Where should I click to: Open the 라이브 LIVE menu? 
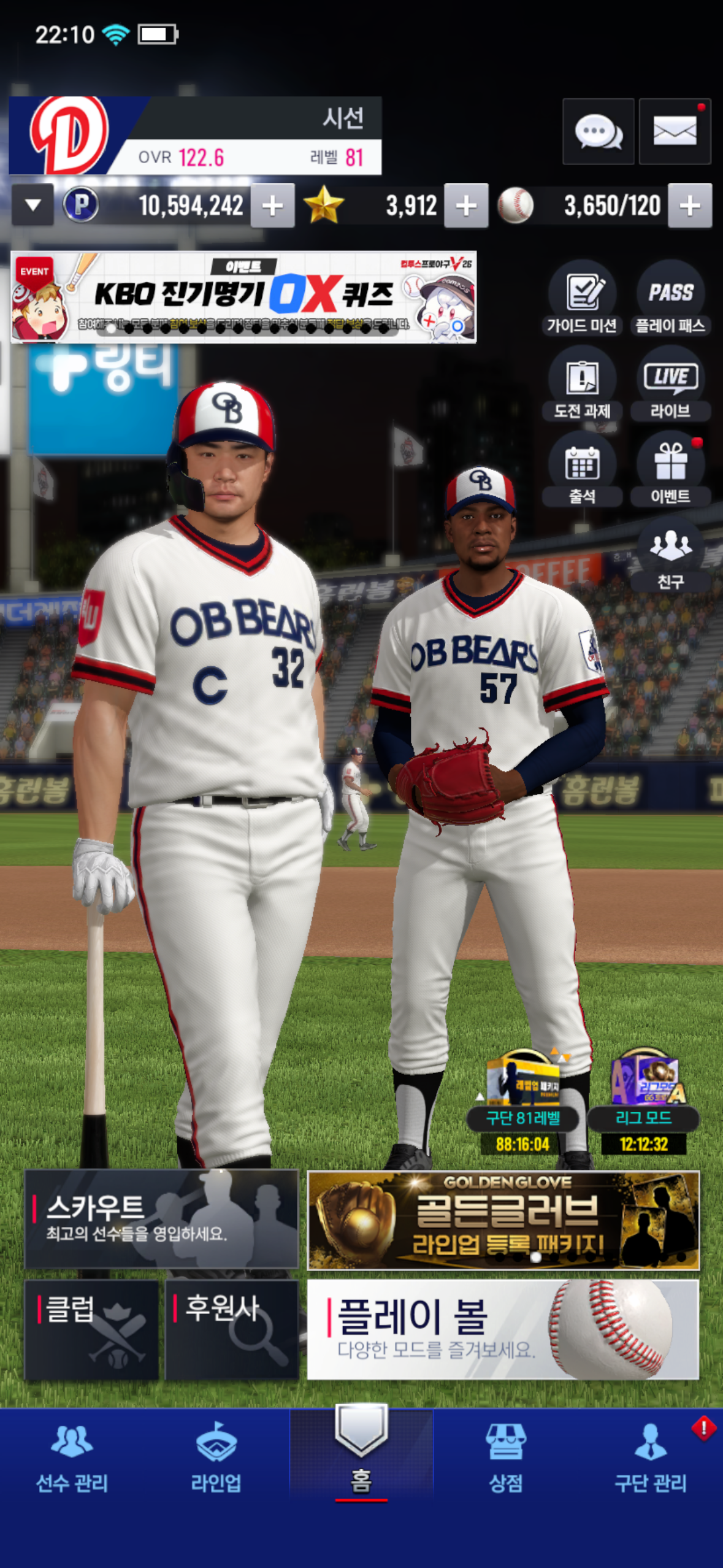coord(670,383)
